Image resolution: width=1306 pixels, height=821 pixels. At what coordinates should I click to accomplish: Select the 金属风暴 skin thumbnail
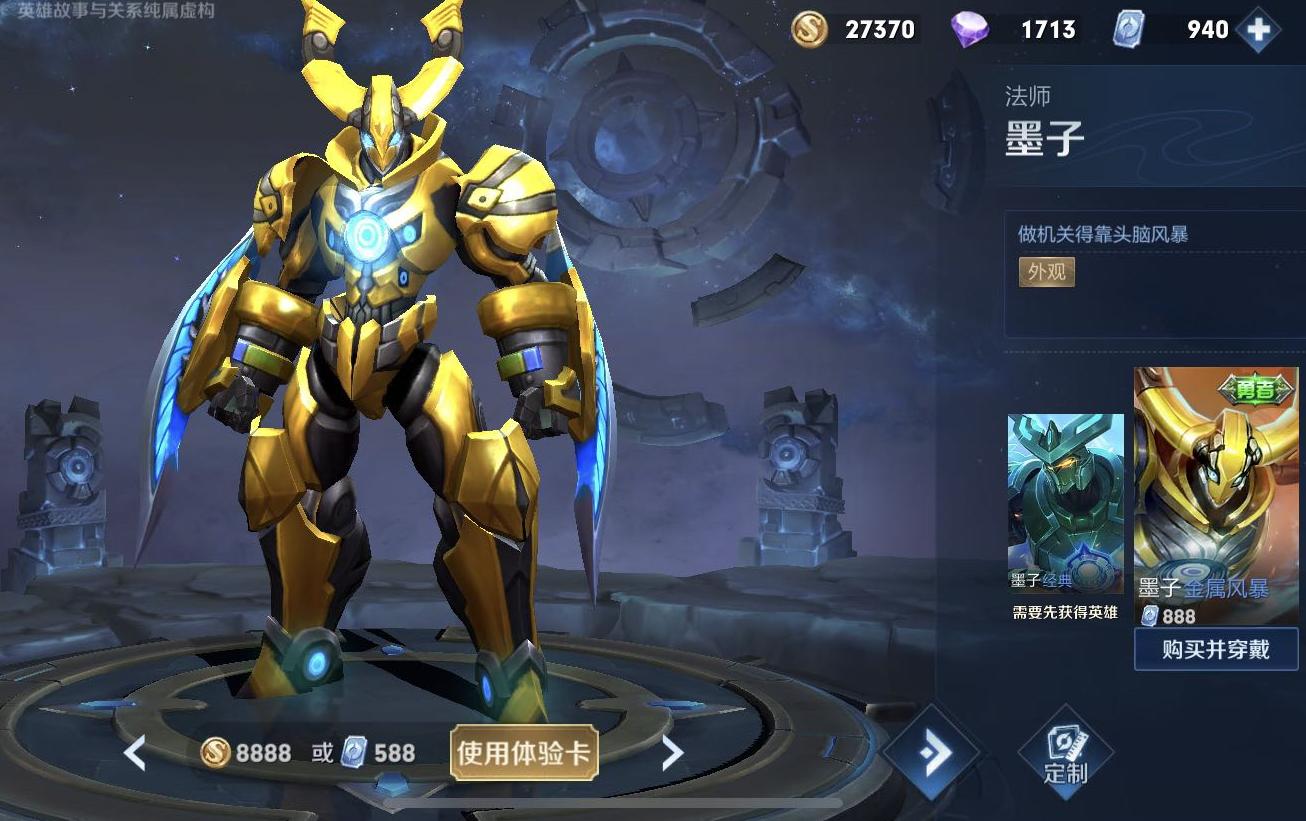1216,480
